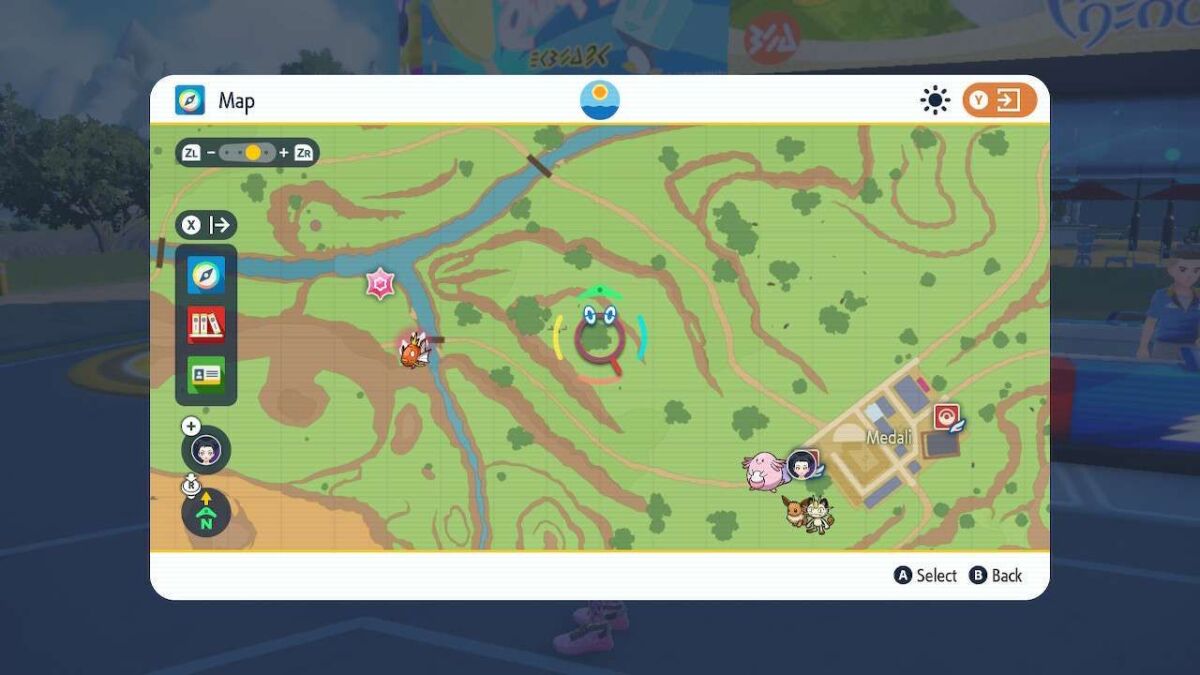Select the Eevee map marker

796,510
